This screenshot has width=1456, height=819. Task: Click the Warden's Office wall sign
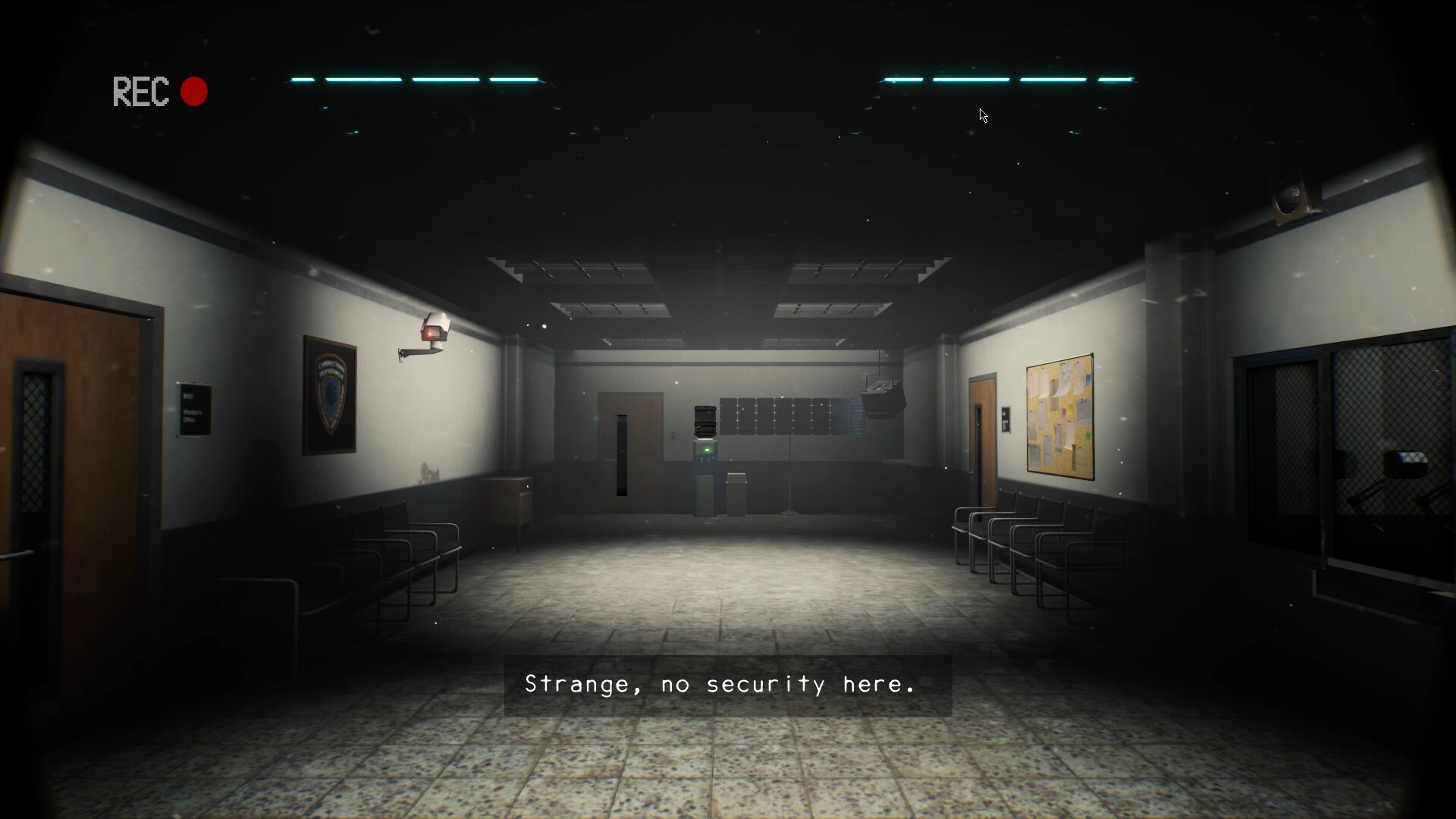[x=193, y=407]
